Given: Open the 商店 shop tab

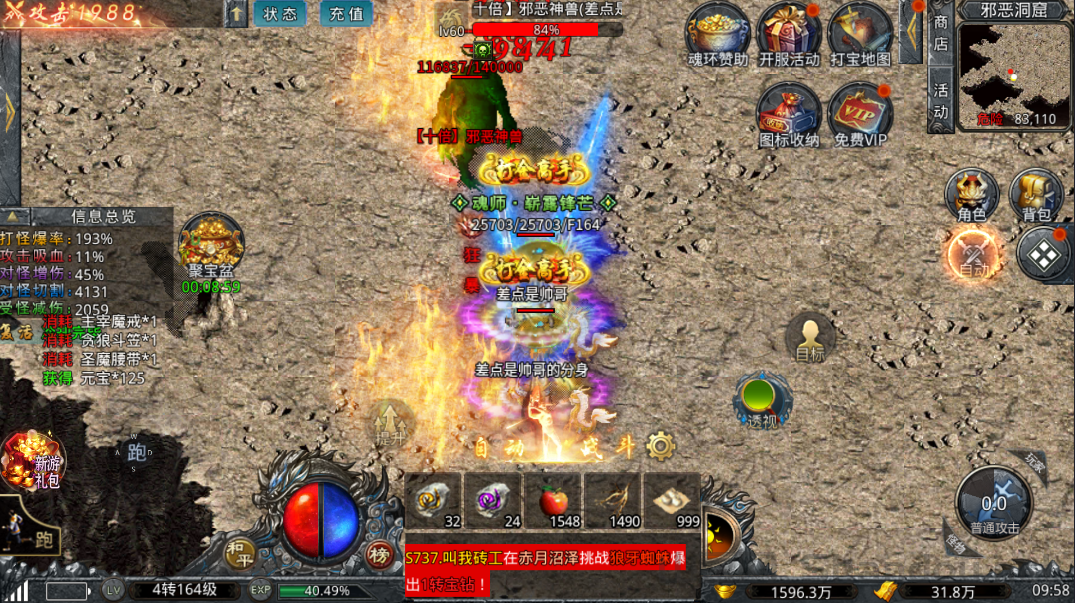Looking at the screenshot, I should click(940, 32).
